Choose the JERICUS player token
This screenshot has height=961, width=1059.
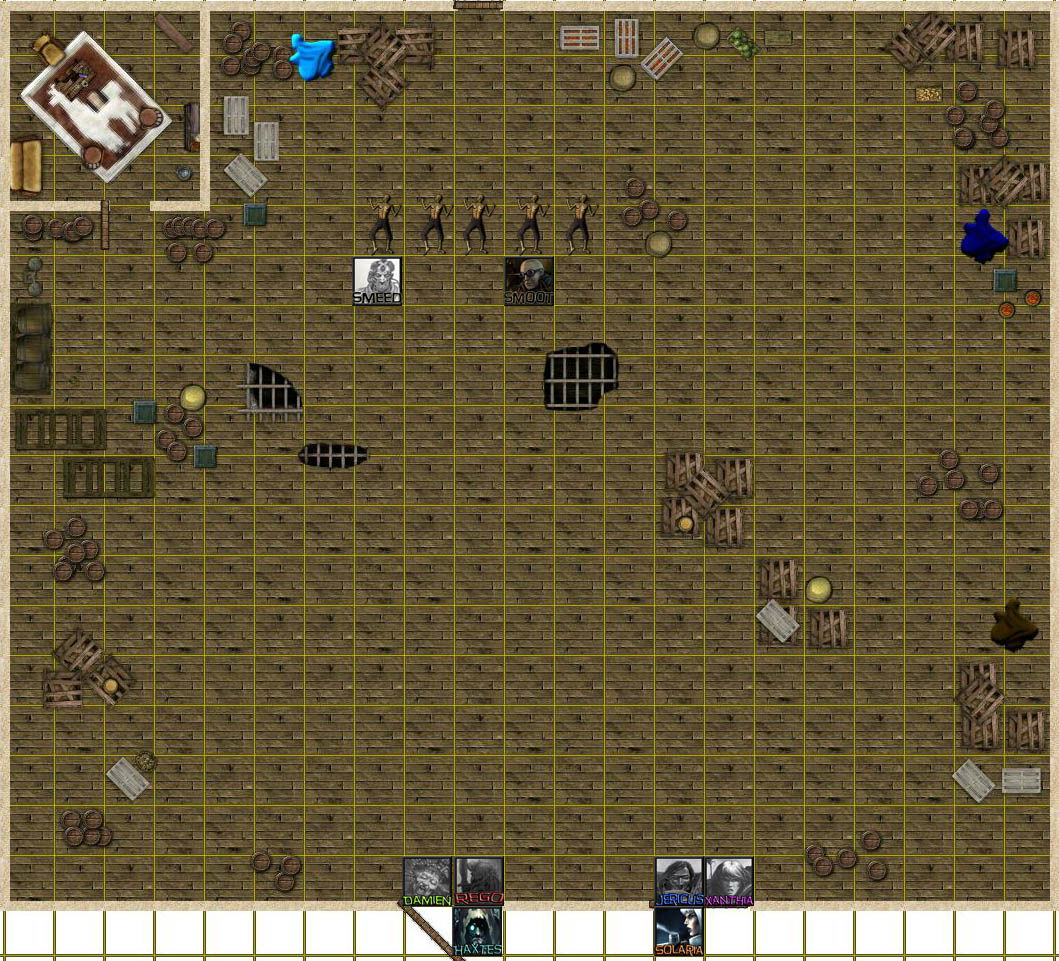(x=679, y=881)
